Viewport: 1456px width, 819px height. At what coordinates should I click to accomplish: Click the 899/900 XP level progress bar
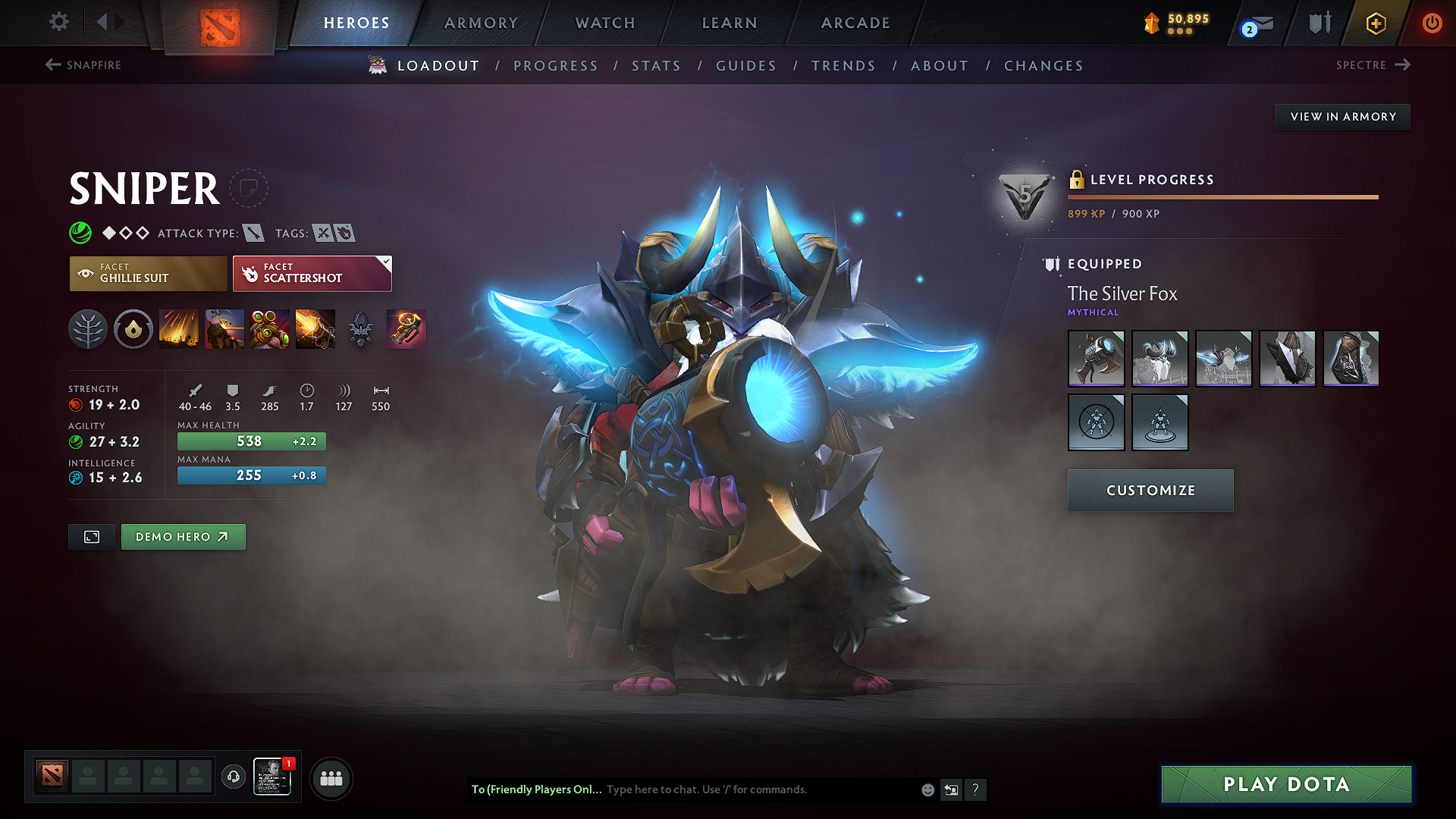(1222, 196)
